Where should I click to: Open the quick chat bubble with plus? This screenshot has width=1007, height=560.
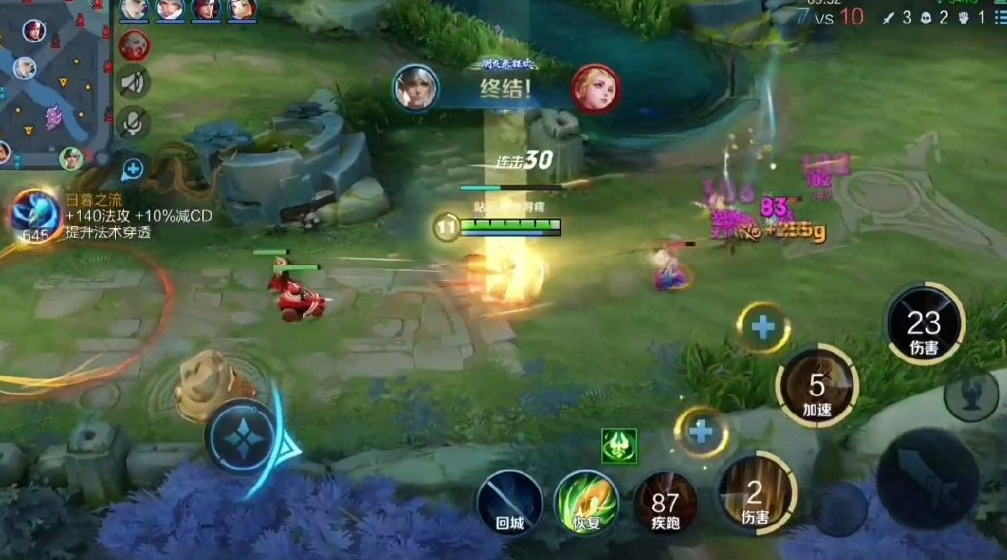[x=132, y=167]
